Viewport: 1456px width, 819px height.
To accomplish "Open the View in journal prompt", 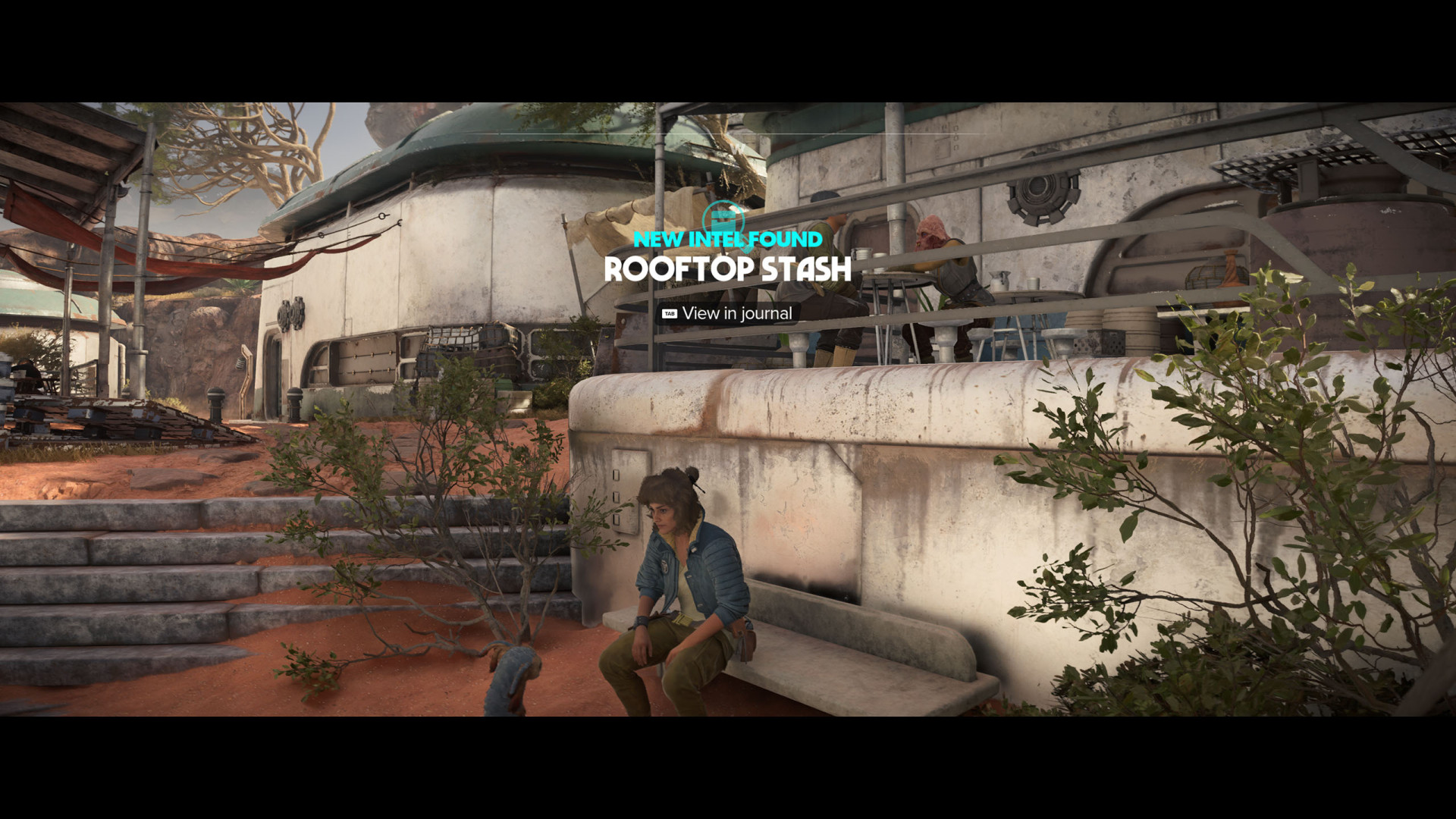I will click(727, 313).
